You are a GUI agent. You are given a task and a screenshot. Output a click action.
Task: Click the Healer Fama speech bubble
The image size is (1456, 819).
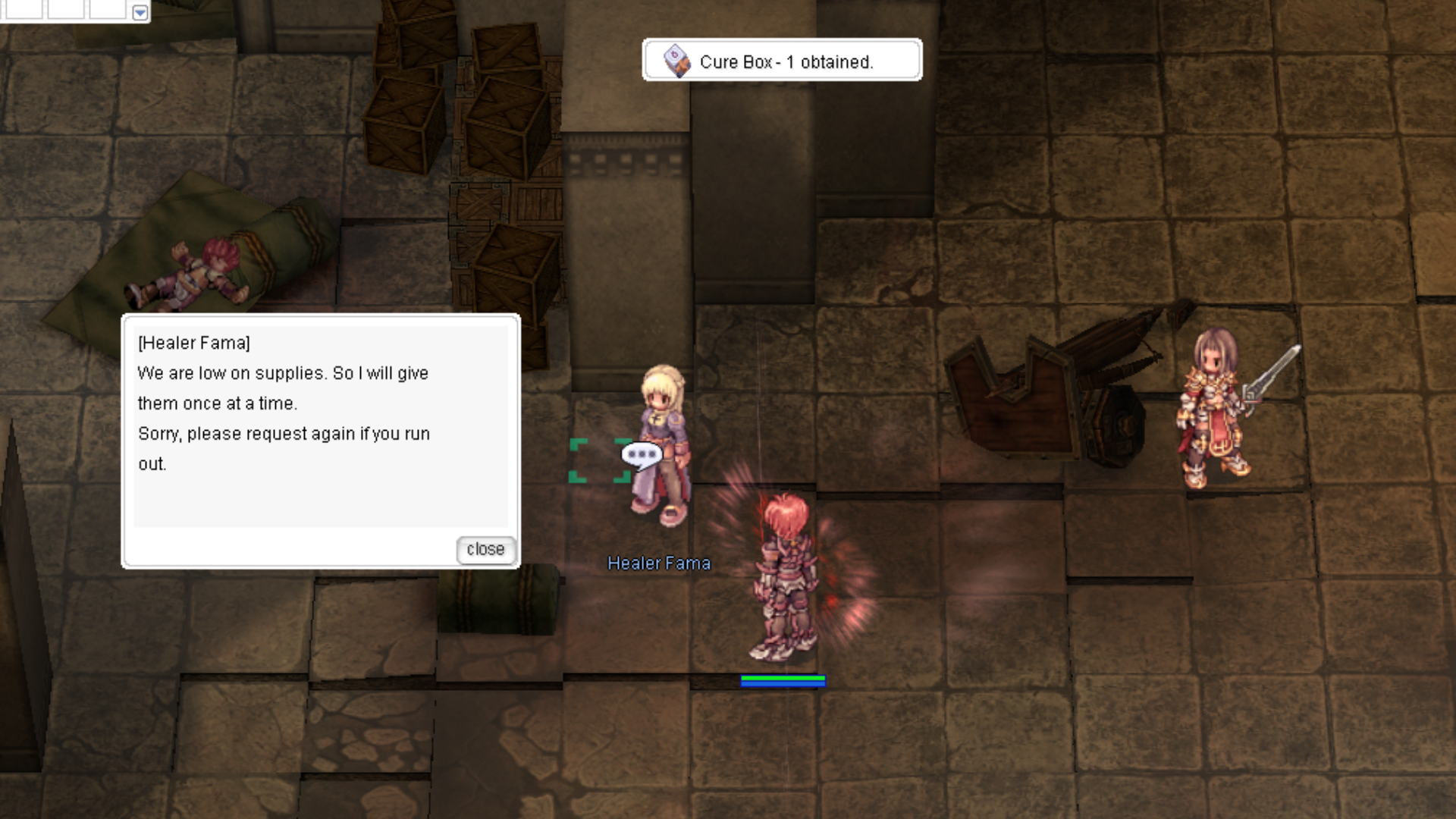point(642,455)
